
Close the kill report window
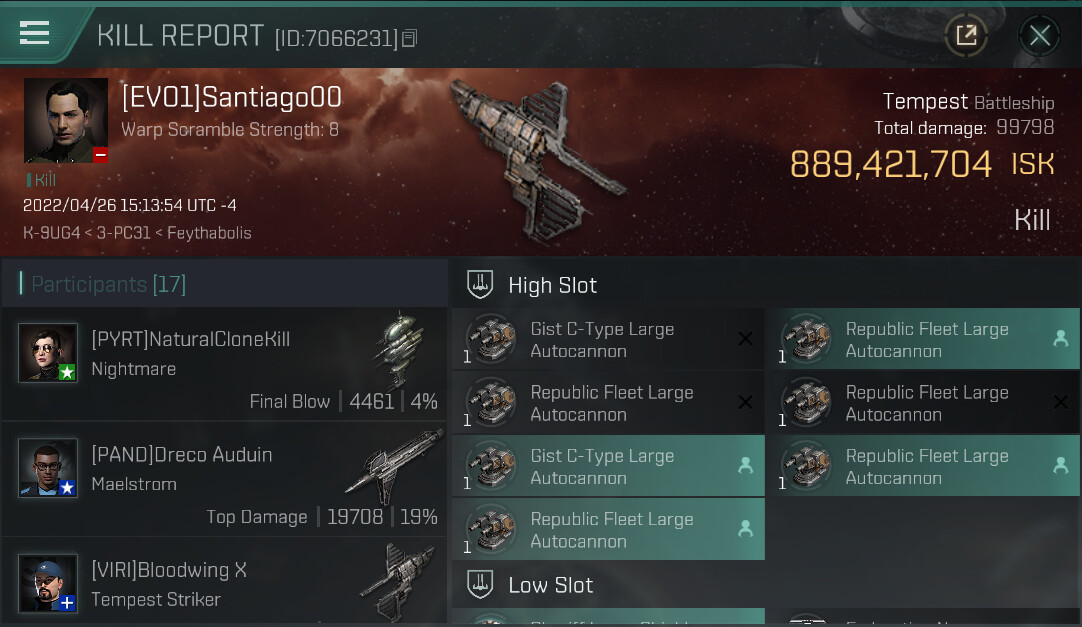[x=1039, y=36]
